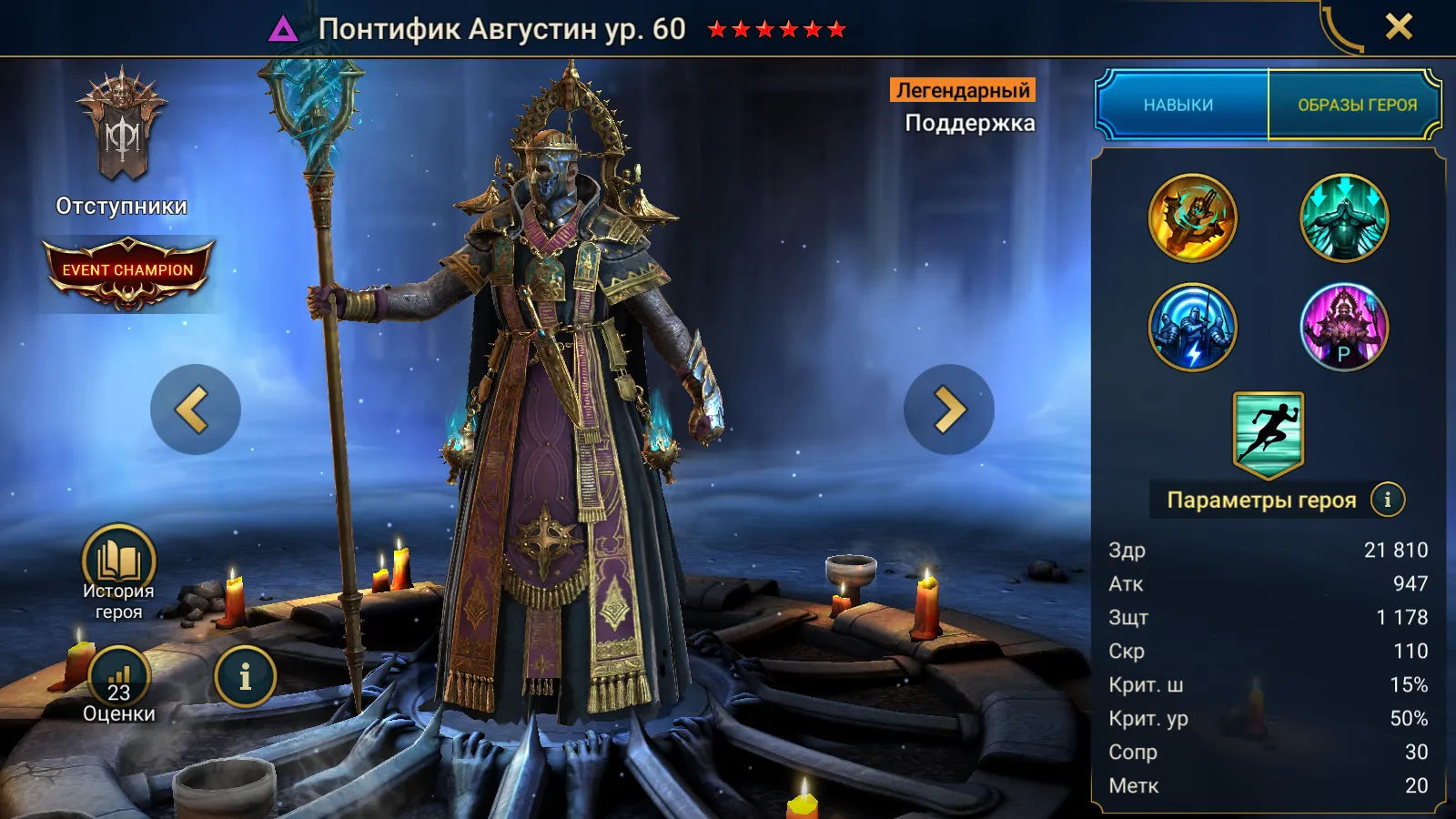The height and width of the screenshot is (819, 1456).
Task: Open the ОБРАЗЫ ГЕРОЯ tab
Action: click(x=1356, y=105)
